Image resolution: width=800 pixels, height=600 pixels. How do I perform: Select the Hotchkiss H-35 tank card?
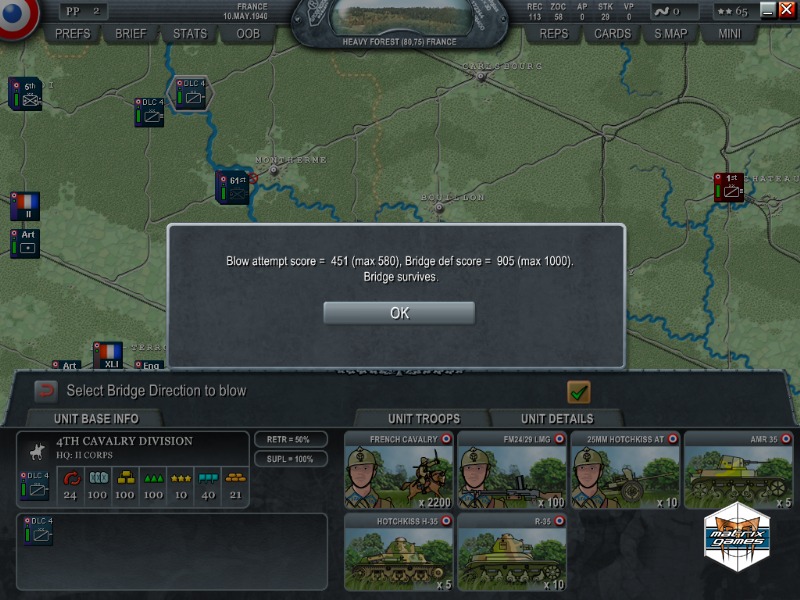point(399,552)
